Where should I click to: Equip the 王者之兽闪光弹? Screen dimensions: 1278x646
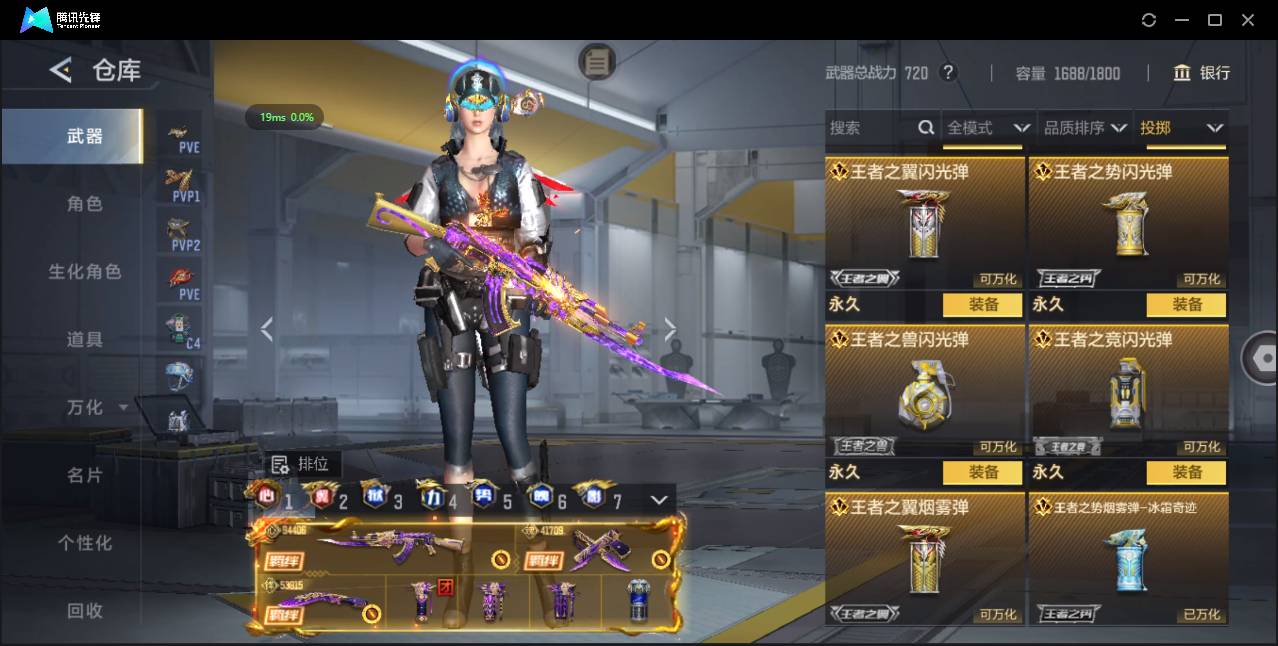point(983,472)
